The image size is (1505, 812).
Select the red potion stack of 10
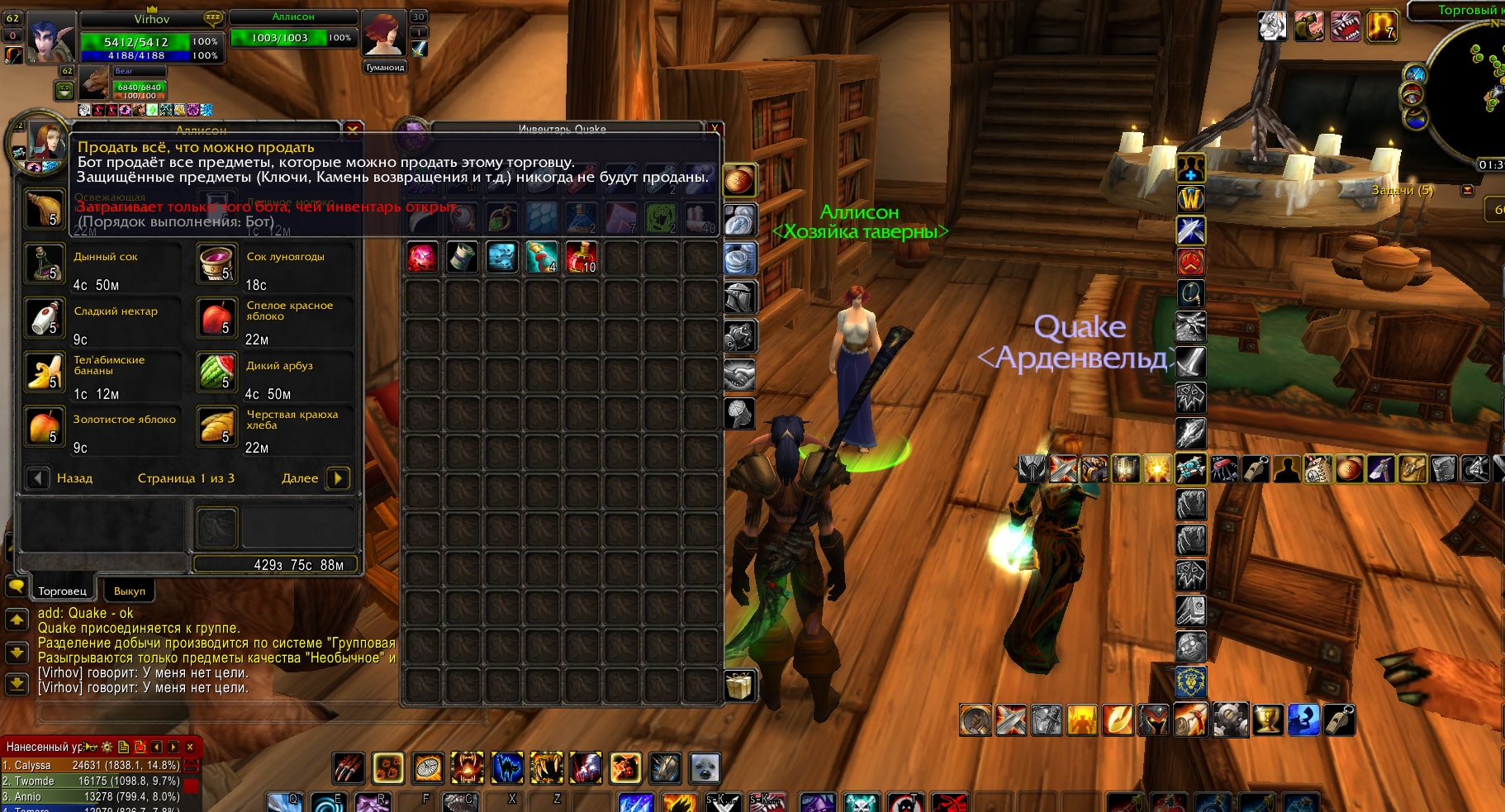(582, 257)
